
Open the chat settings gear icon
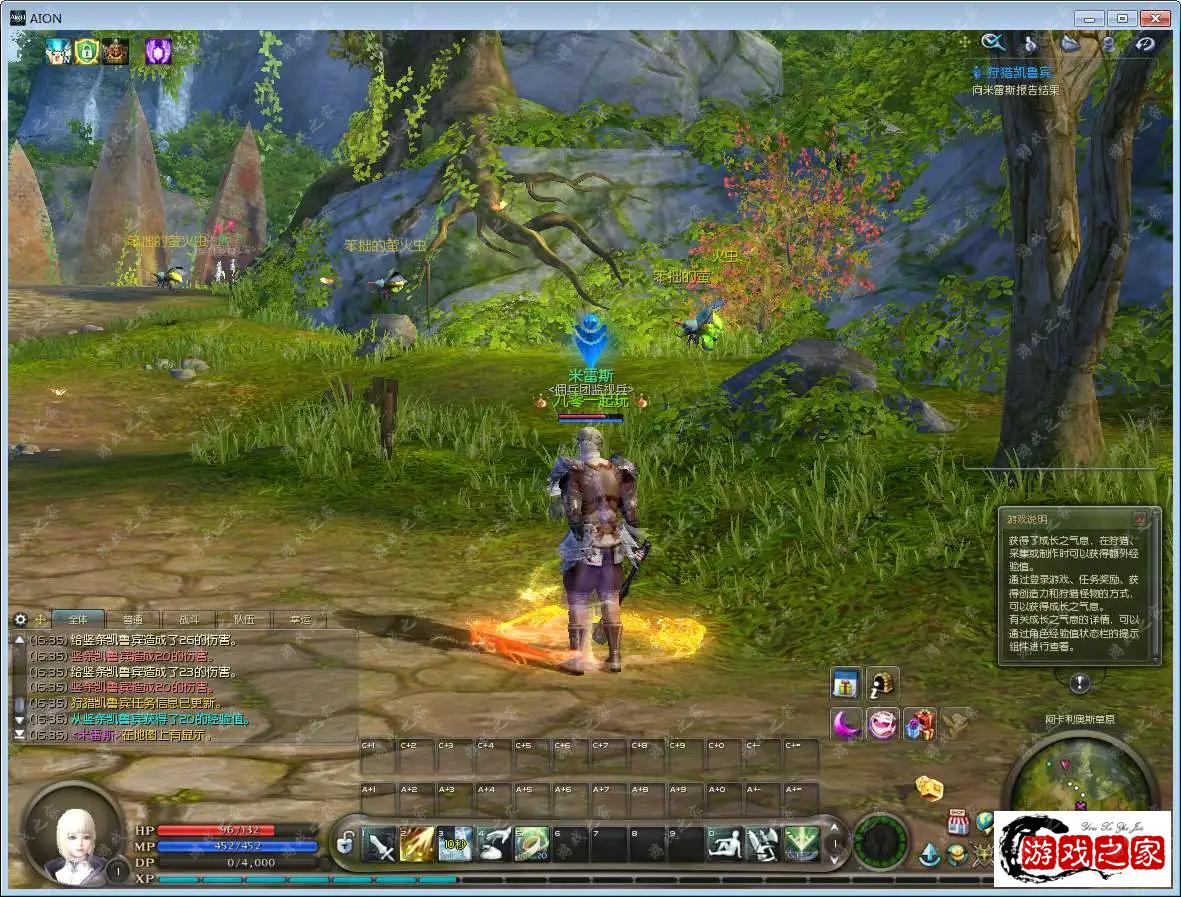20,620
